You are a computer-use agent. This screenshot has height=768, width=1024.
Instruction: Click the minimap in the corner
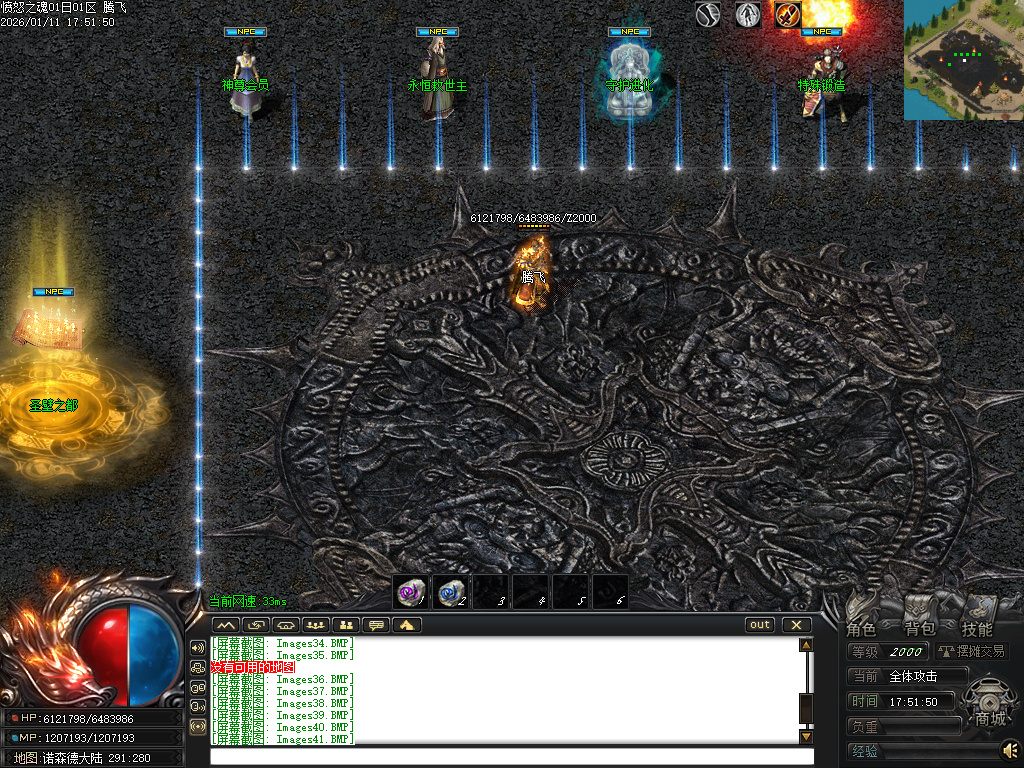pyautogui.click(x=963, y=60)
